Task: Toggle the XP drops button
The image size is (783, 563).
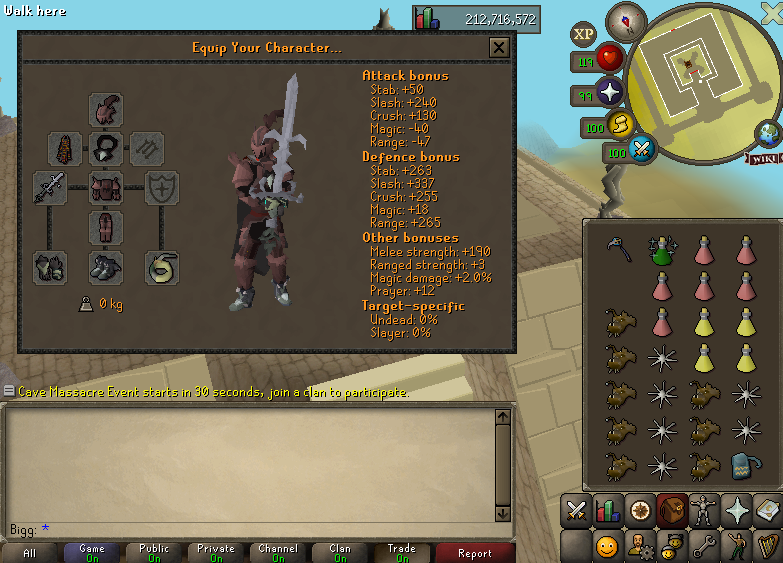Action: coord(583,34)
